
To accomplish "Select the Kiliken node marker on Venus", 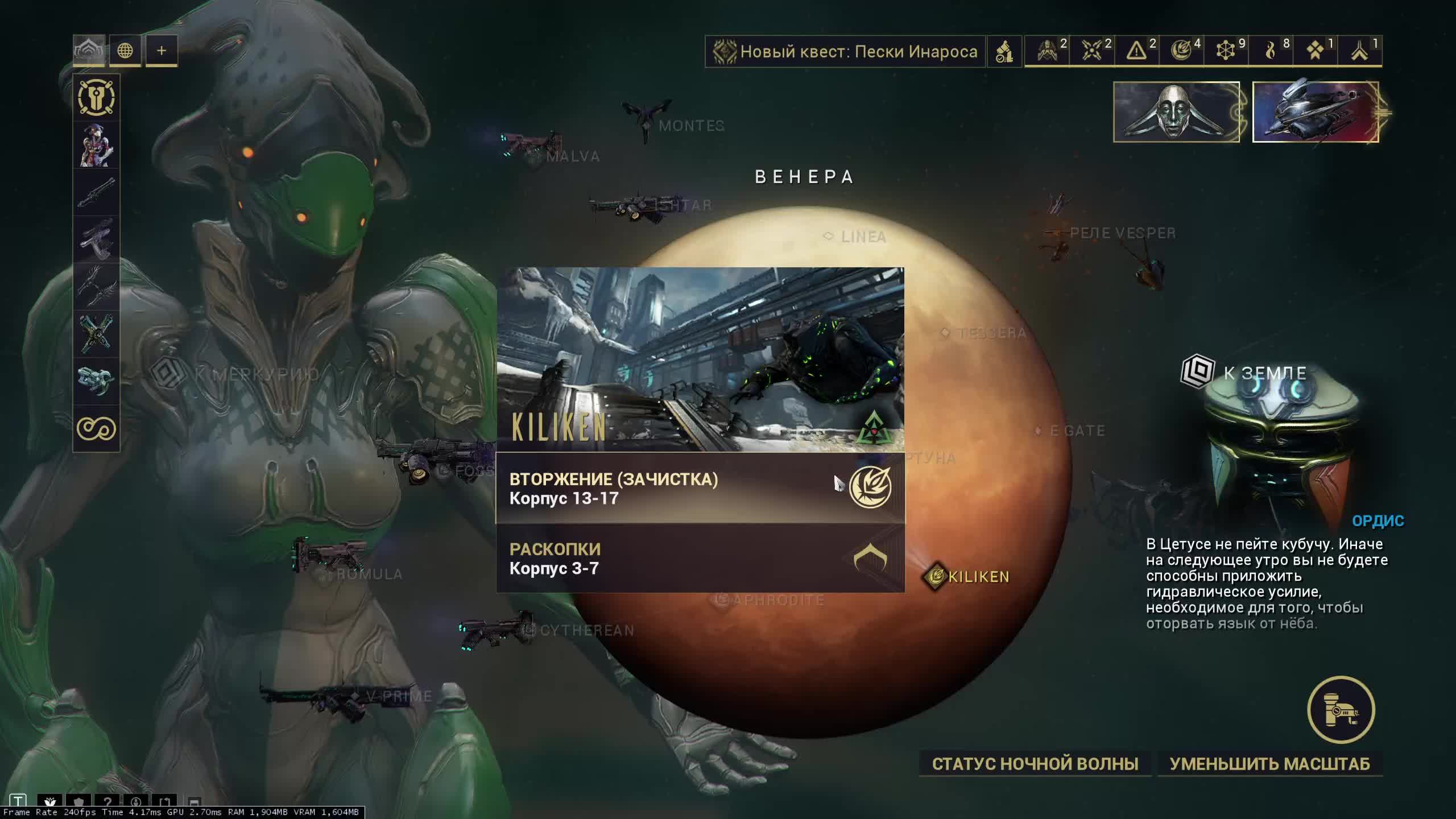I will pyautogui.click(x=936, y=577).
